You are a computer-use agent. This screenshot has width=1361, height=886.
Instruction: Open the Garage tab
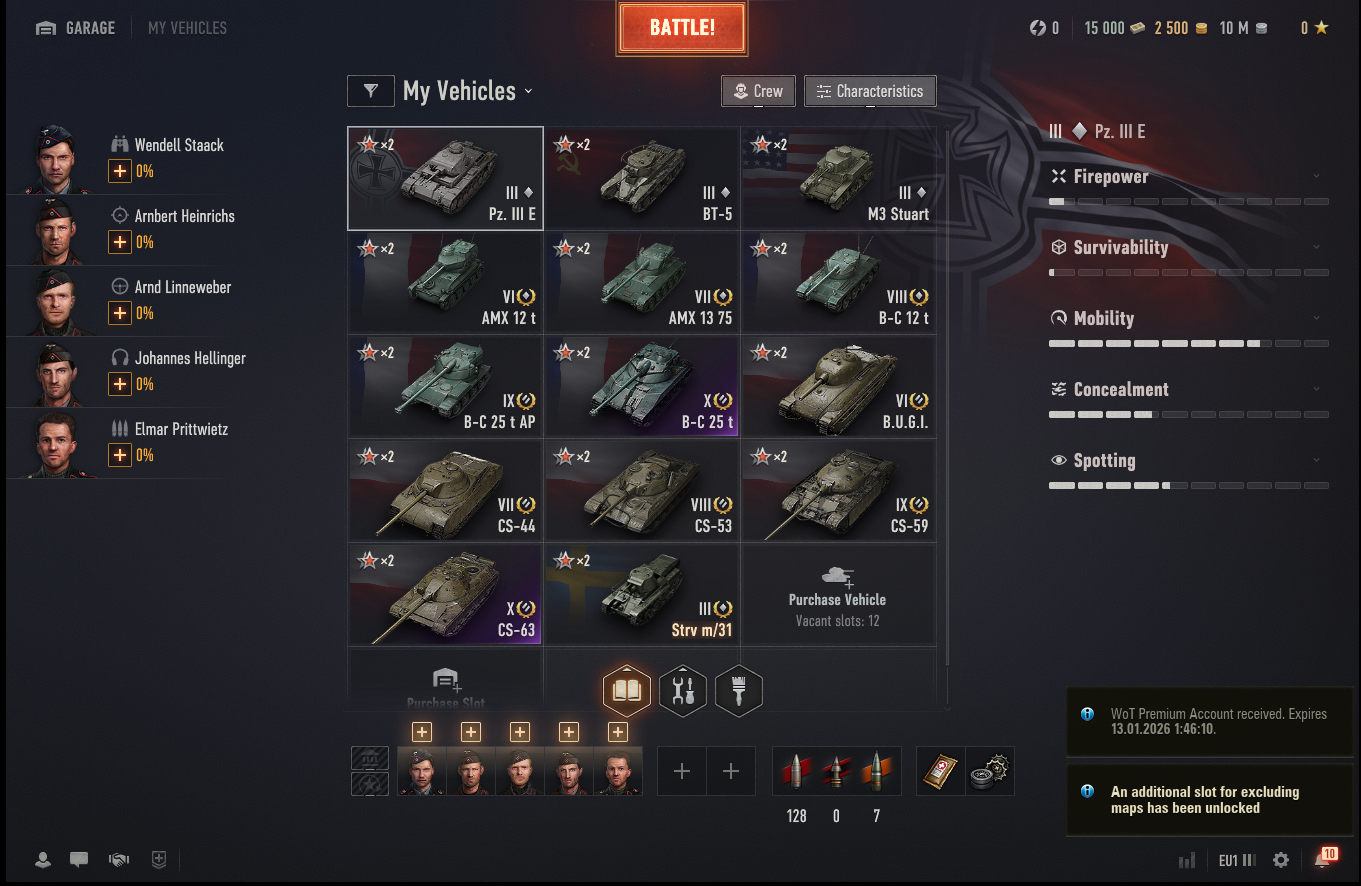(x=76, y=28)
